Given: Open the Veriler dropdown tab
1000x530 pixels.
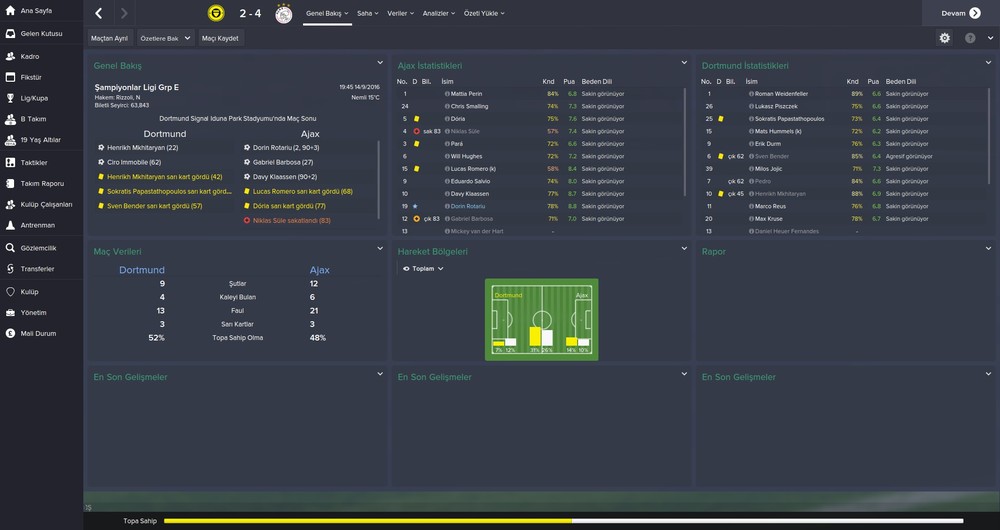Looking at the screenshot, I should pos(399,14).
